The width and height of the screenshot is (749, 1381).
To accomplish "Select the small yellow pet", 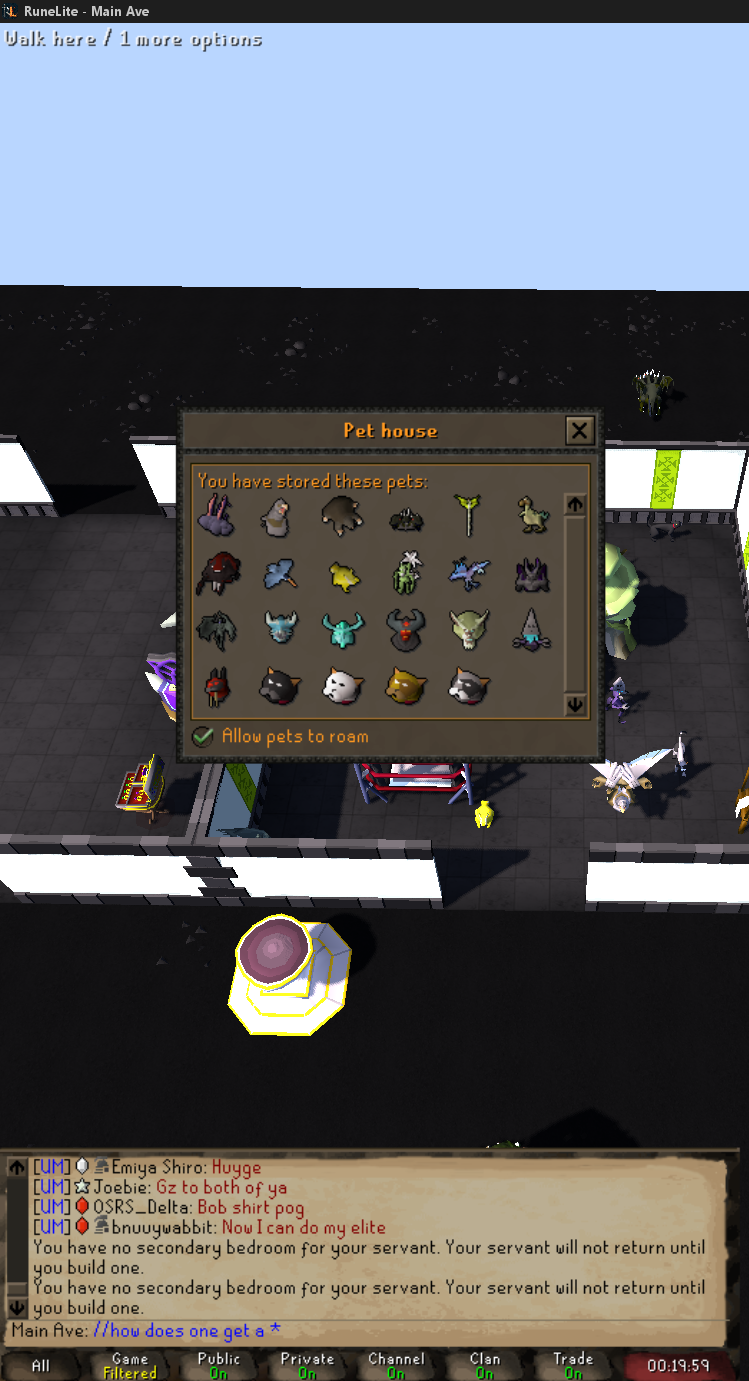I will [x=343, y=574].
